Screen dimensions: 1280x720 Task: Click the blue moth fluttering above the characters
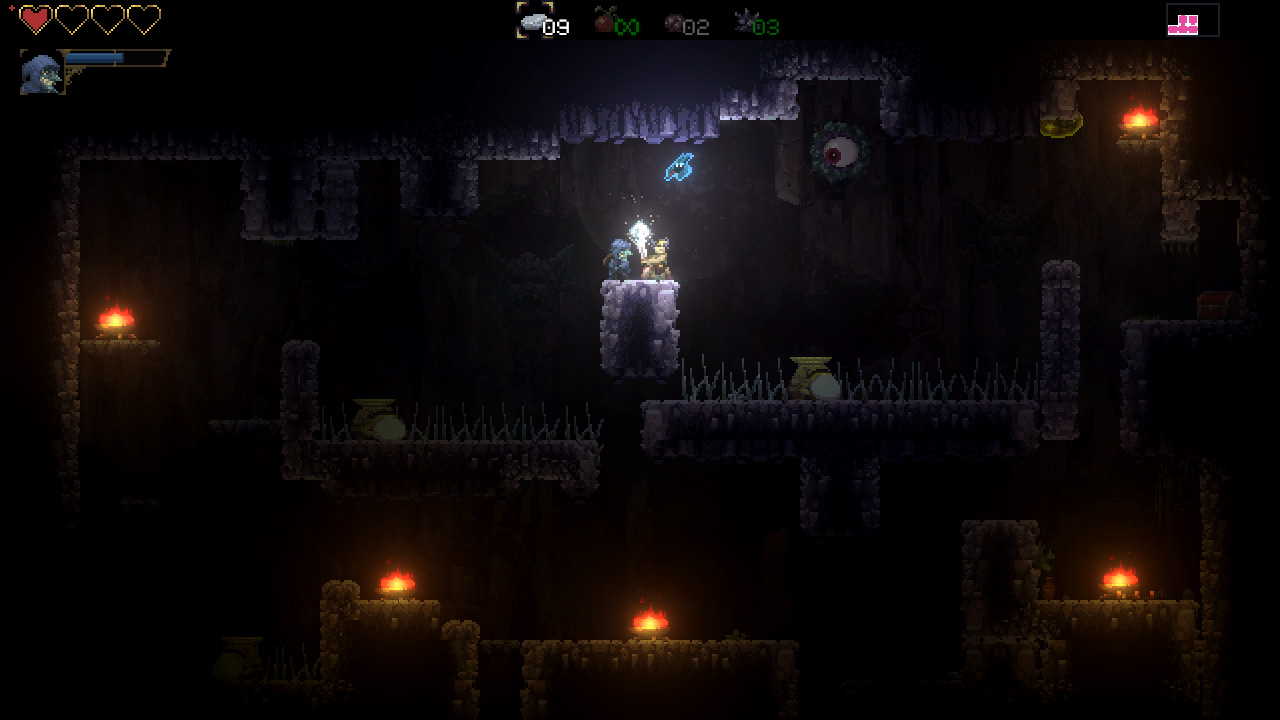click(680, 165)
